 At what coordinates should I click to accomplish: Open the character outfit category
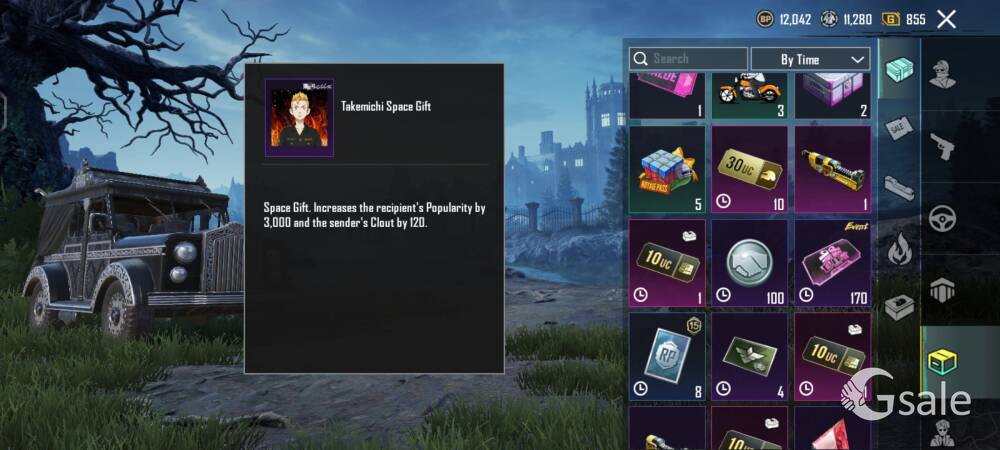pos(942,74)
